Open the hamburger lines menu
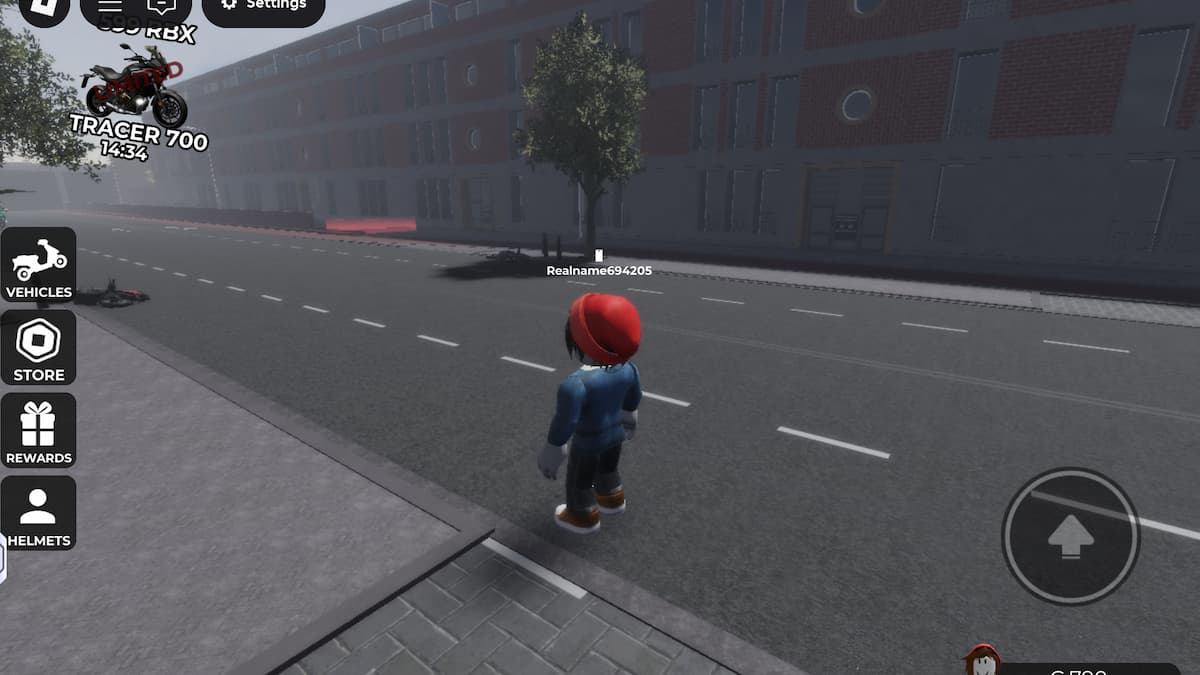 click(110, 6)
